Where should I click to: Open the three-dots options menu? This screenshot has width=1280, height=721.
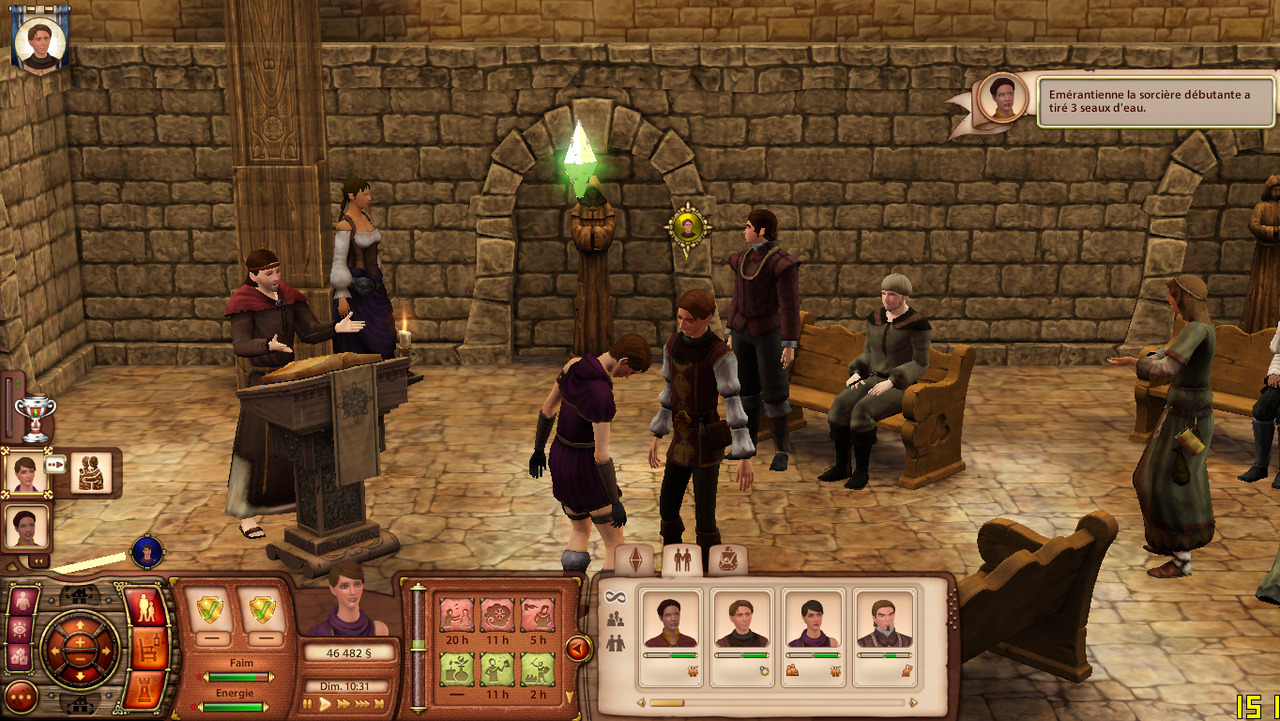point(21,696)
